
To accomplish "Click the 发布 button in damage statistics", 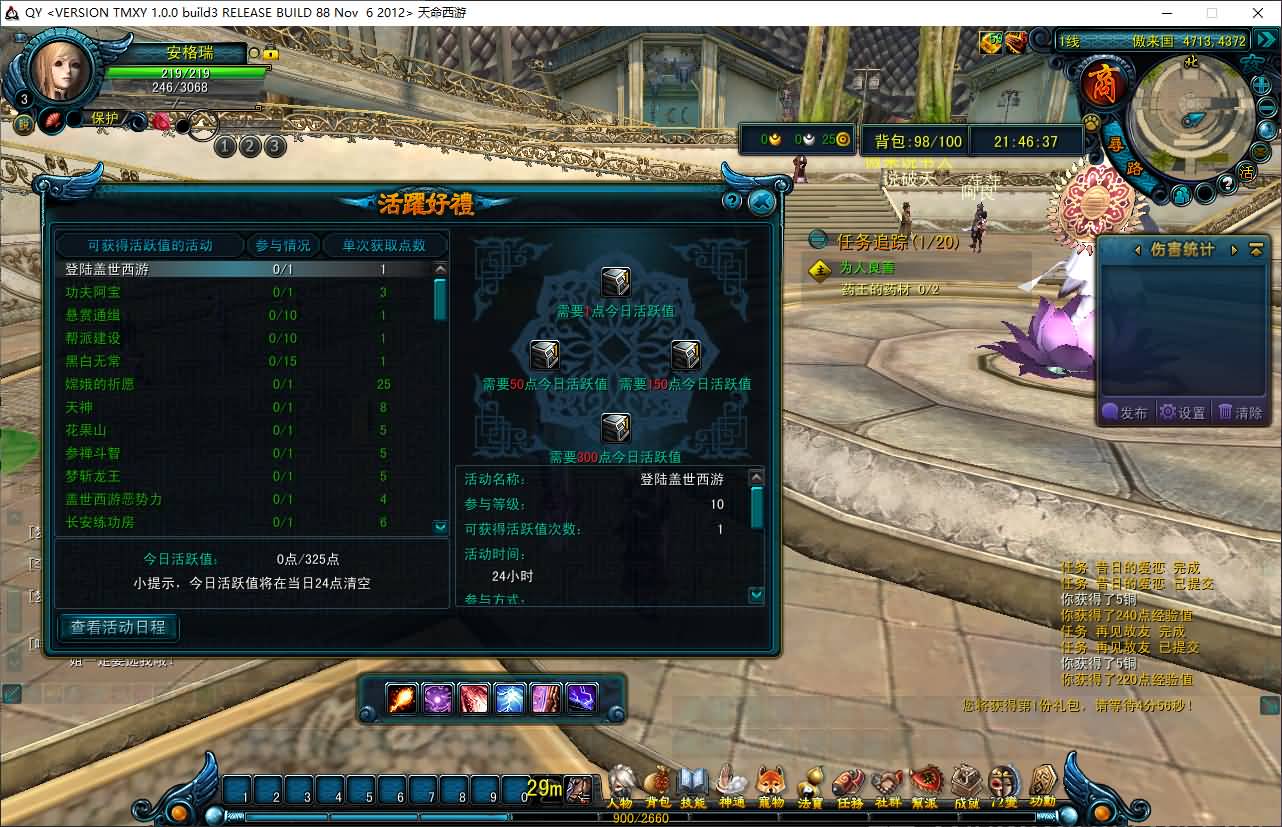I will coord(1125,412).
